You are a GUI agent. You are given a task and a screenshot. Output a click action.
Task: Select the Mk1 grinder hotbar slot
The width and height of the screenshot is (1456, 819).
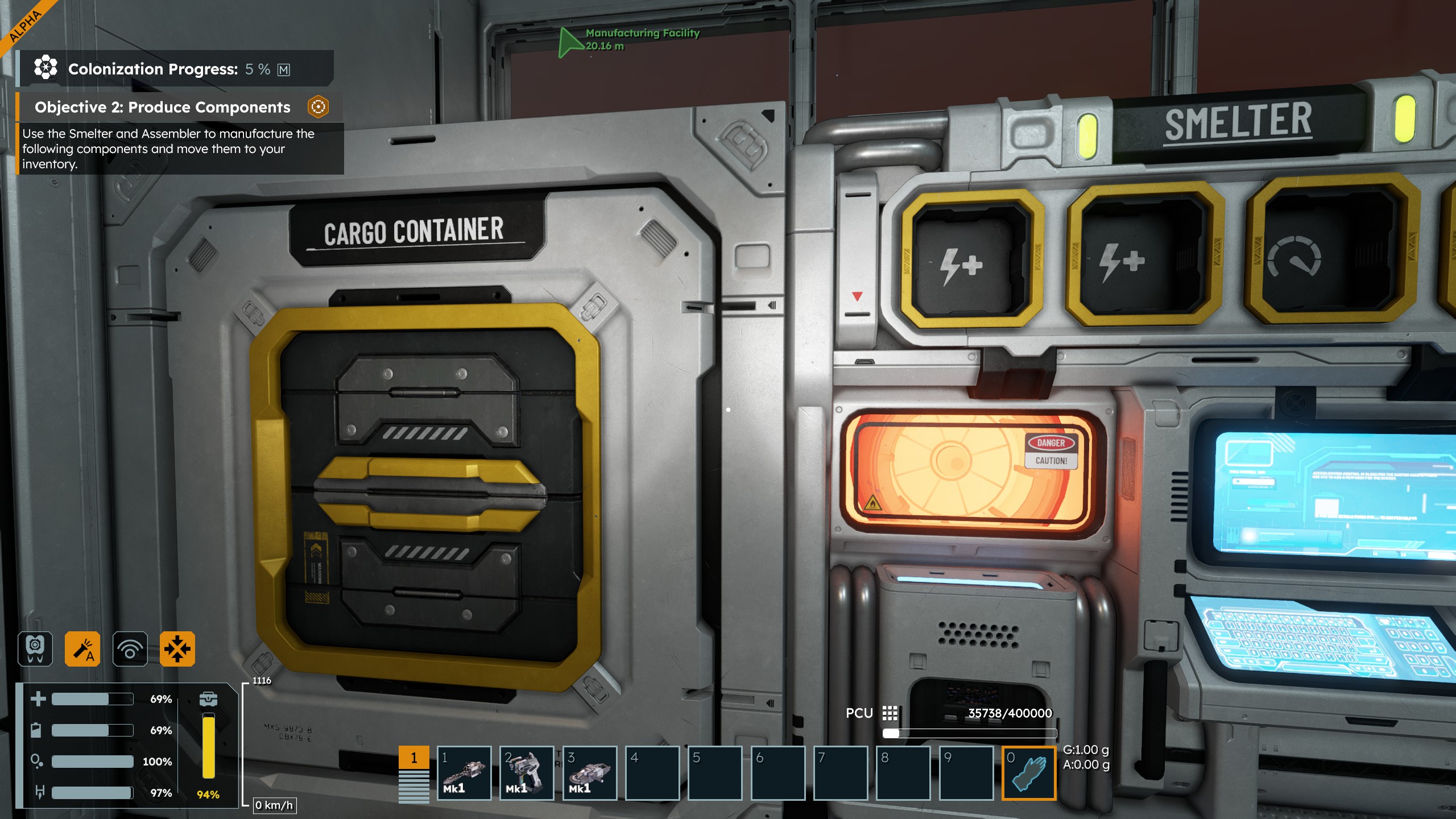pos(589,772)
